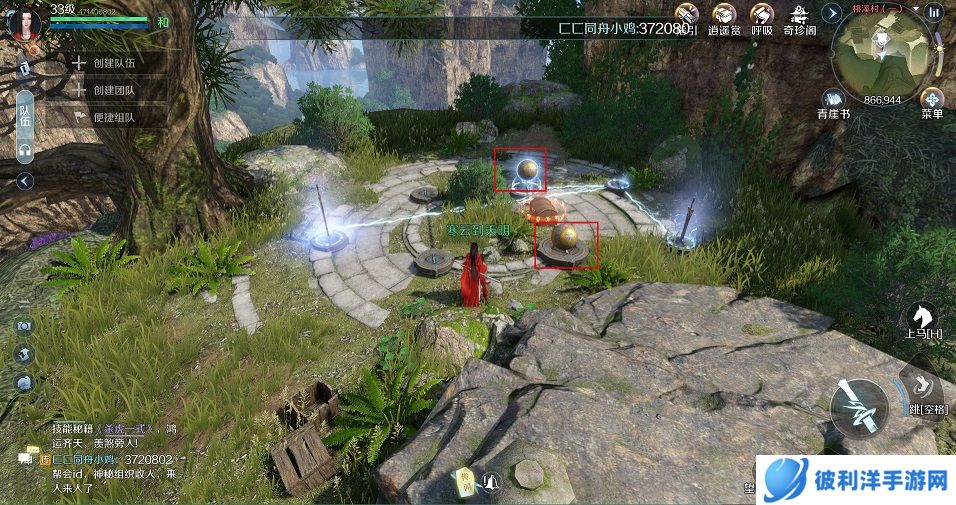The image size is (956, 505).
Task: Mount the horse with 上马 button
Action: click(x=920, y=319)
